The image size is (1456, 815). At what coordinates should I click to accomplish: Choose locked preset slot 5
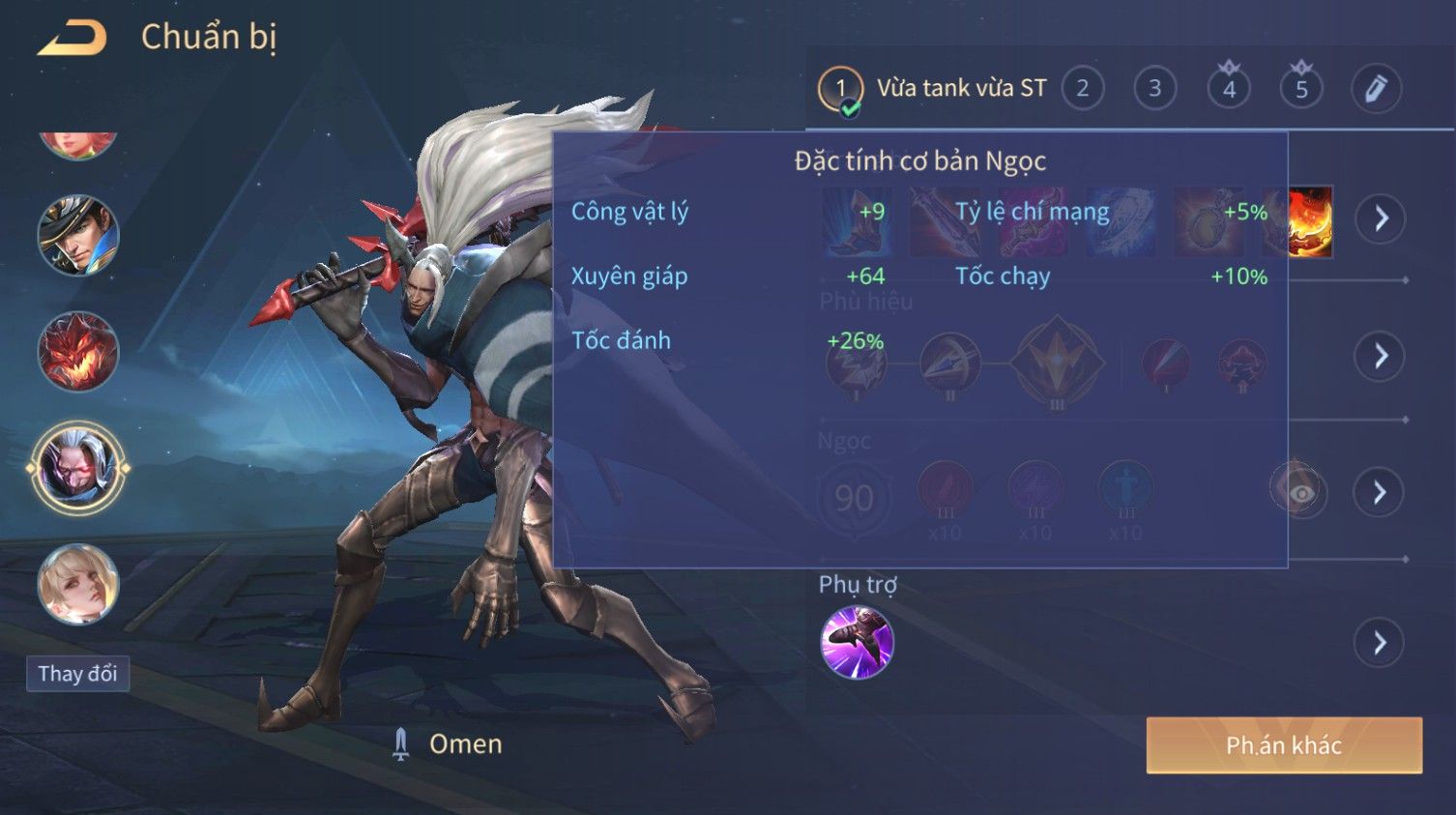1301,89
